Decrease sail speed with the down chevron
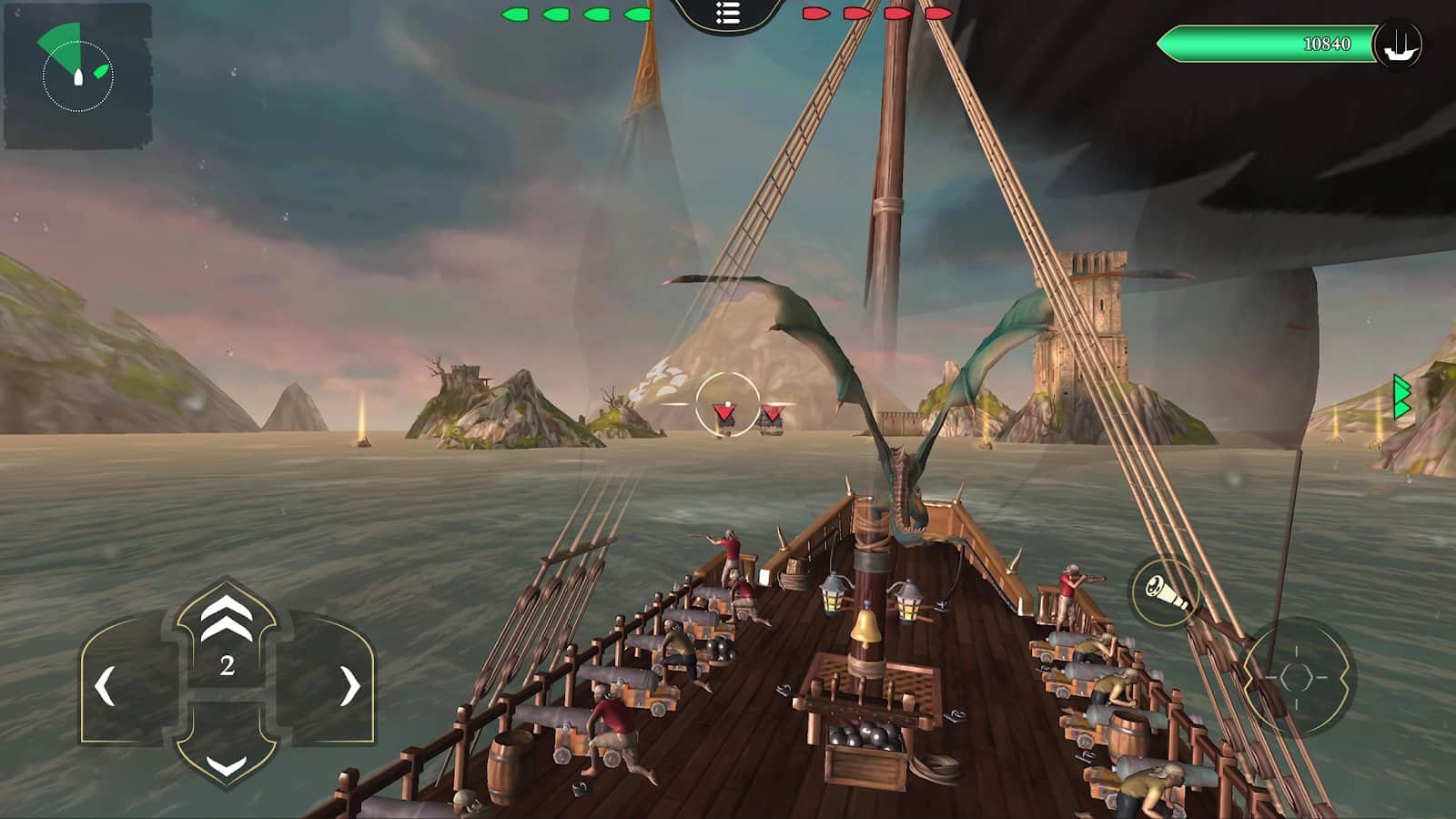 click(x=227, y=764)
